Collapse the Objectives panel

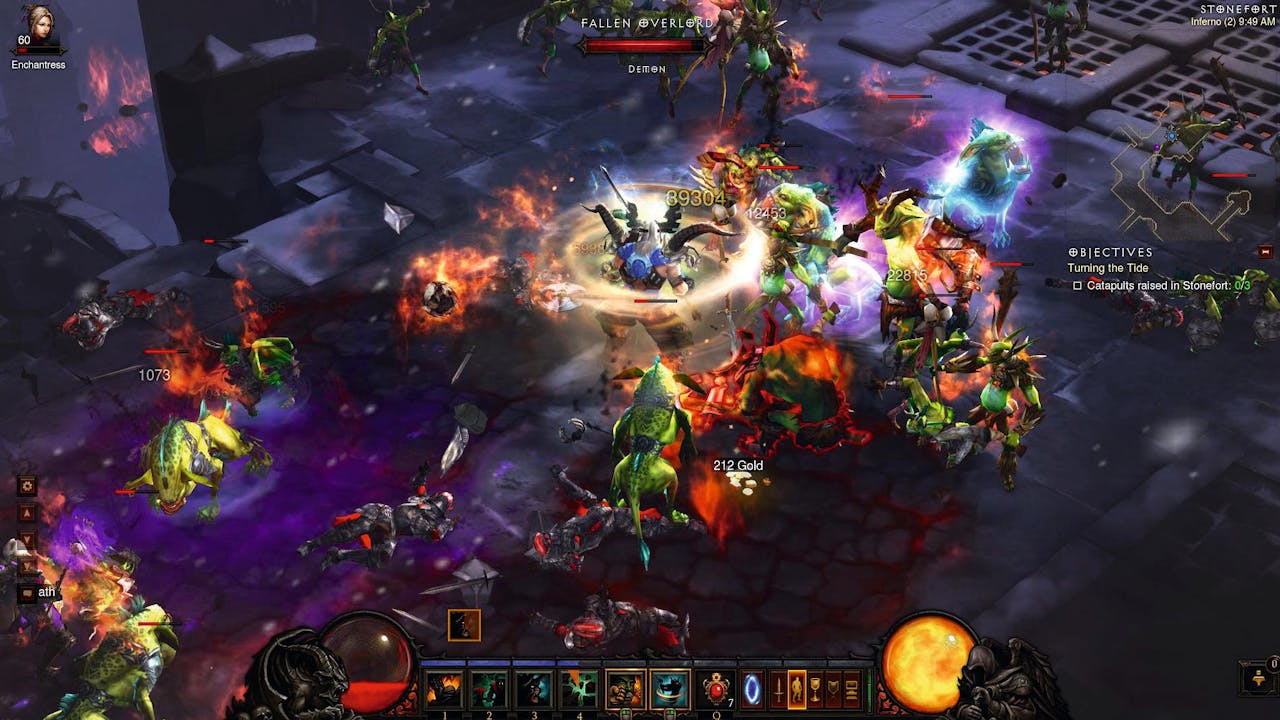tap(1073, 252)
